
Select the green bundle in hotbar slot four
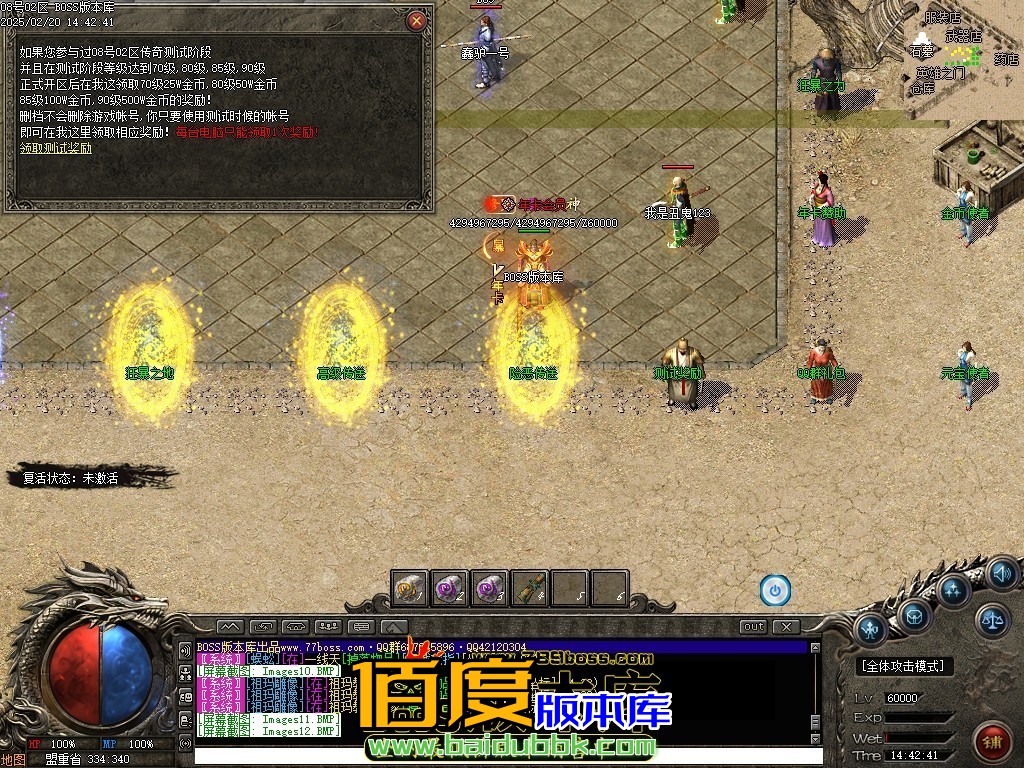coord(530,588)
